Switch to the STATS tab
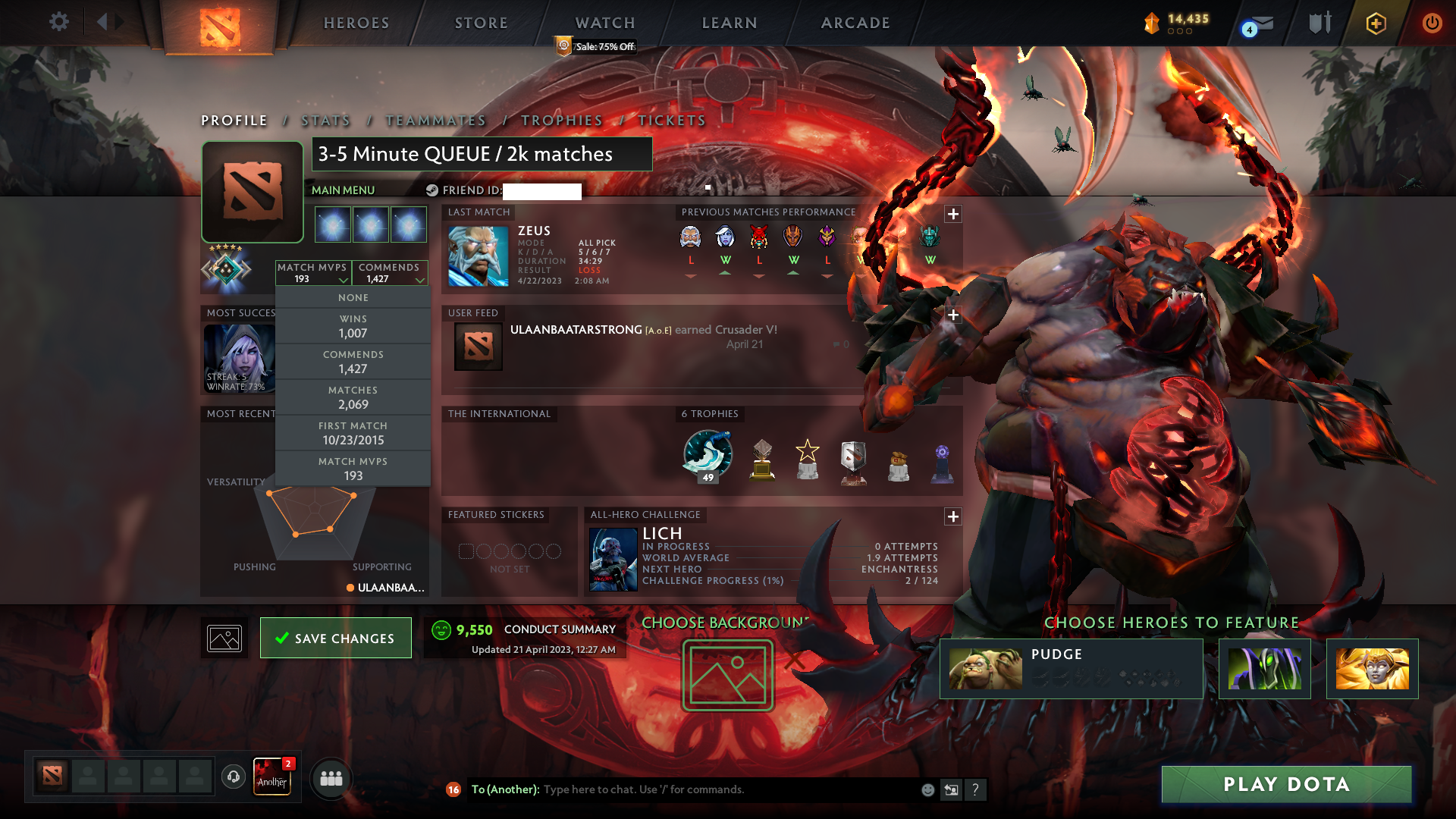 pyautogui.click(x=325, y=120)
